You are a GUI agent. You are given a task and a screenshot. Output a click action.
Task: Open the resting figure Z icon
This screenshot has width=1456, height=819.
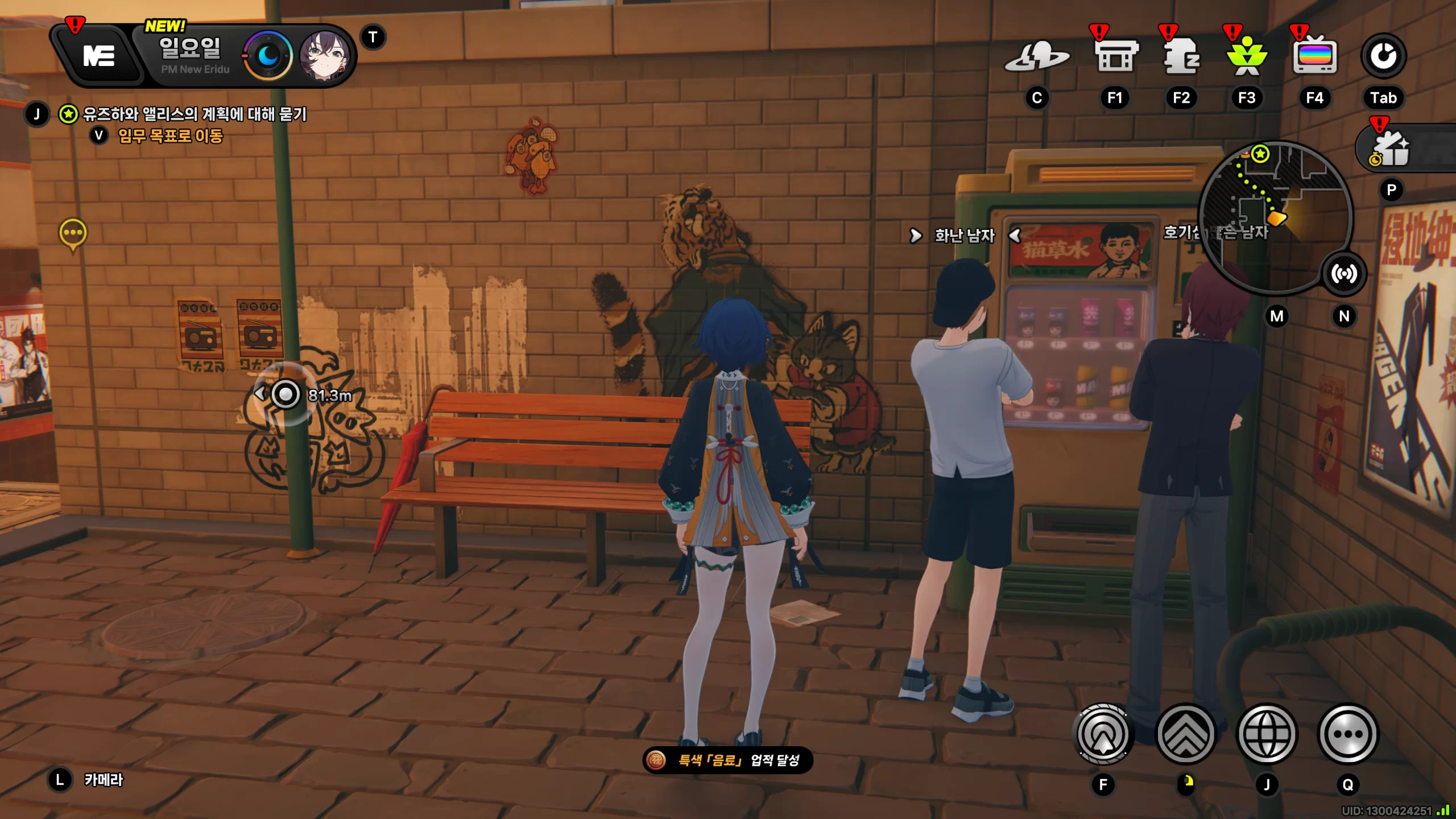tap(1181, 56)
